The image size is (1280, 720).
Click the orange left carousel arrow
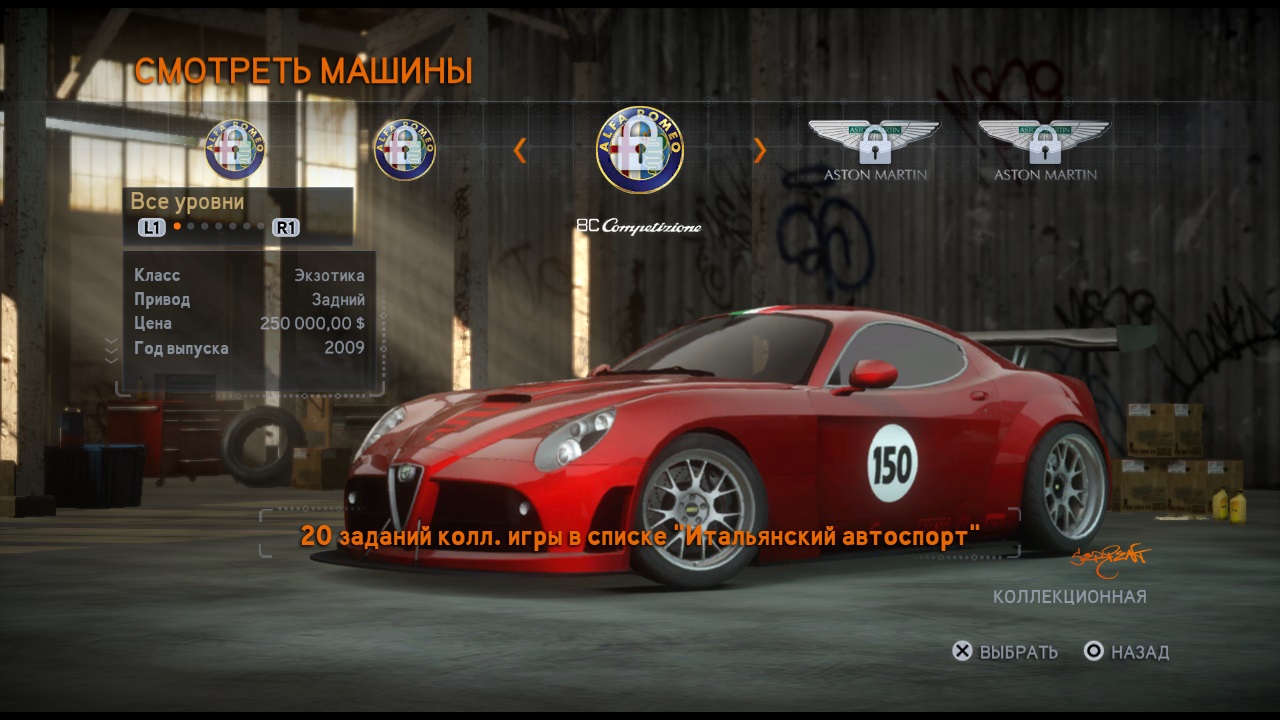519,150
